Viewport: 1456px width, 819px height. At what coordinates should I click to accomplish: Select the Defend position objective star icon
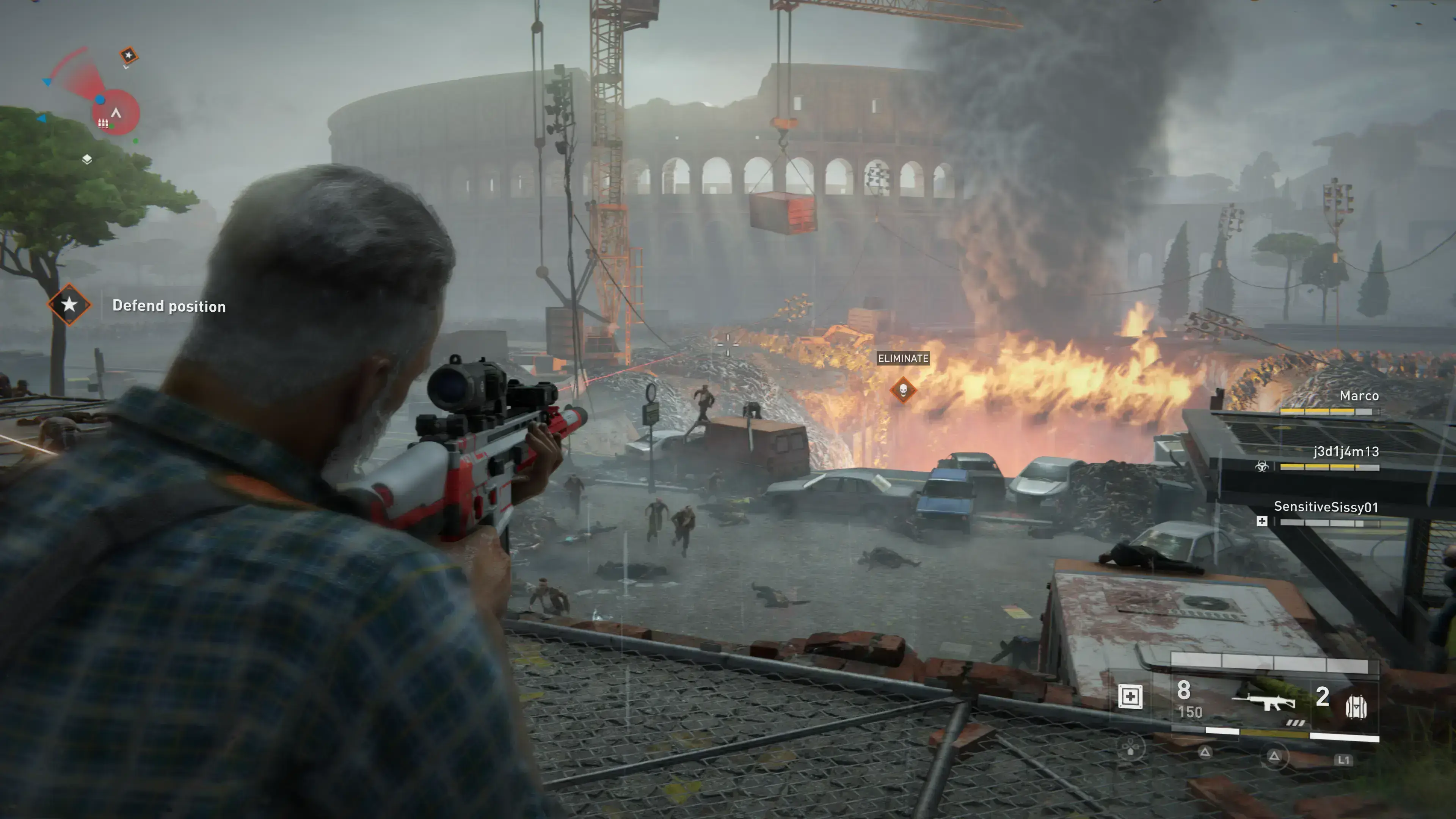(69, 304)
